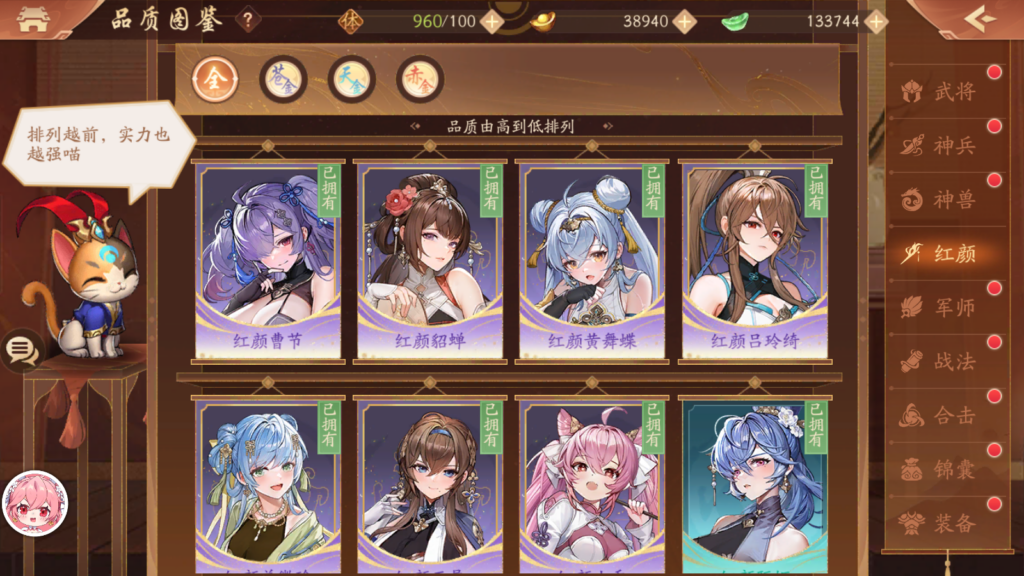The width and height of the screenshot is (1024, 576).
Task: Open the question mark help button
Action: tap(247, 20)
